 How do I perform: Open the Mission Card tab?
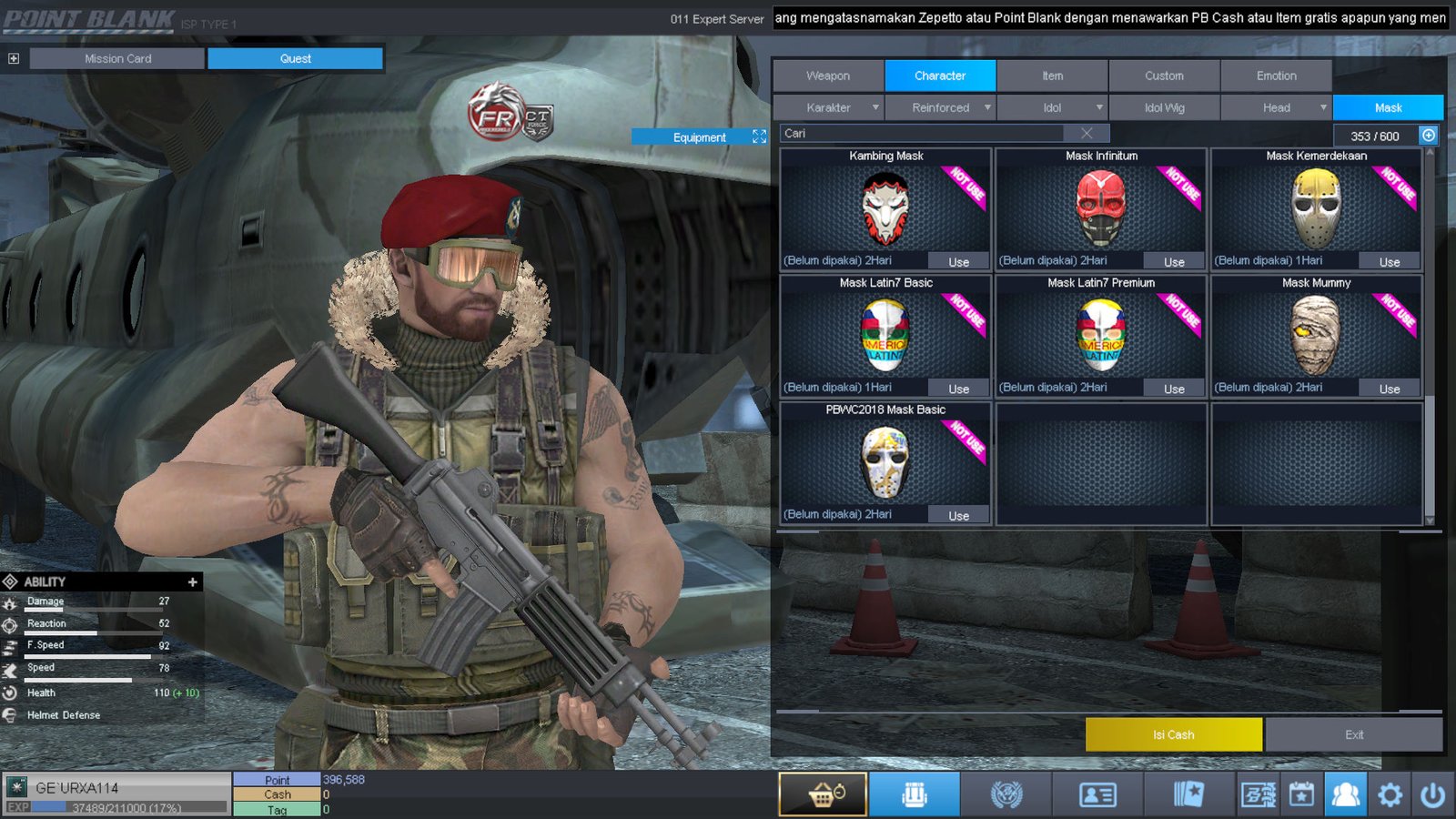point(117,58)
